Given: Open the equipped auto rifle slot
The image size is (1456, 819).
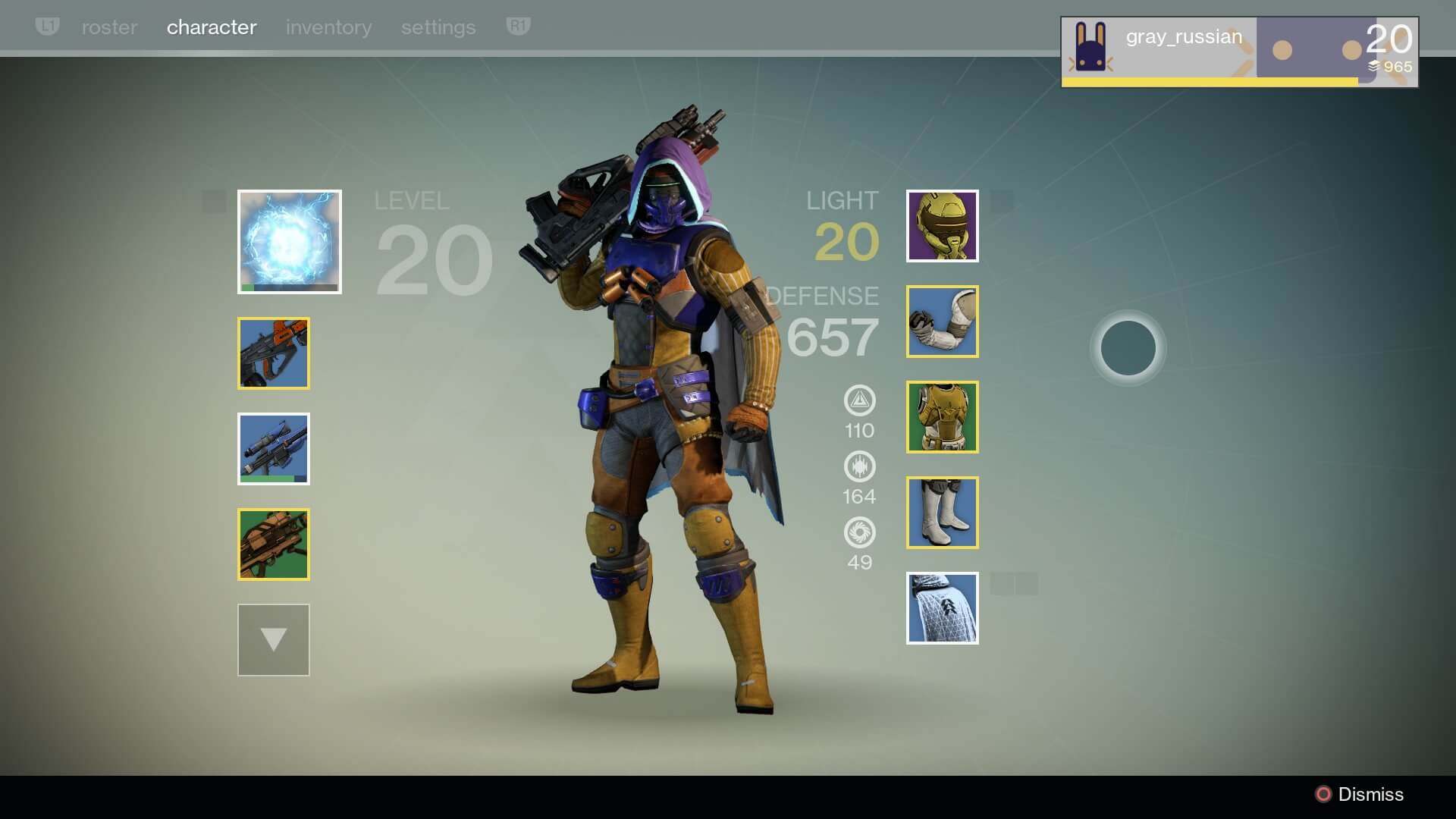Looking at the screenshot, I should (x=273, y=353).
